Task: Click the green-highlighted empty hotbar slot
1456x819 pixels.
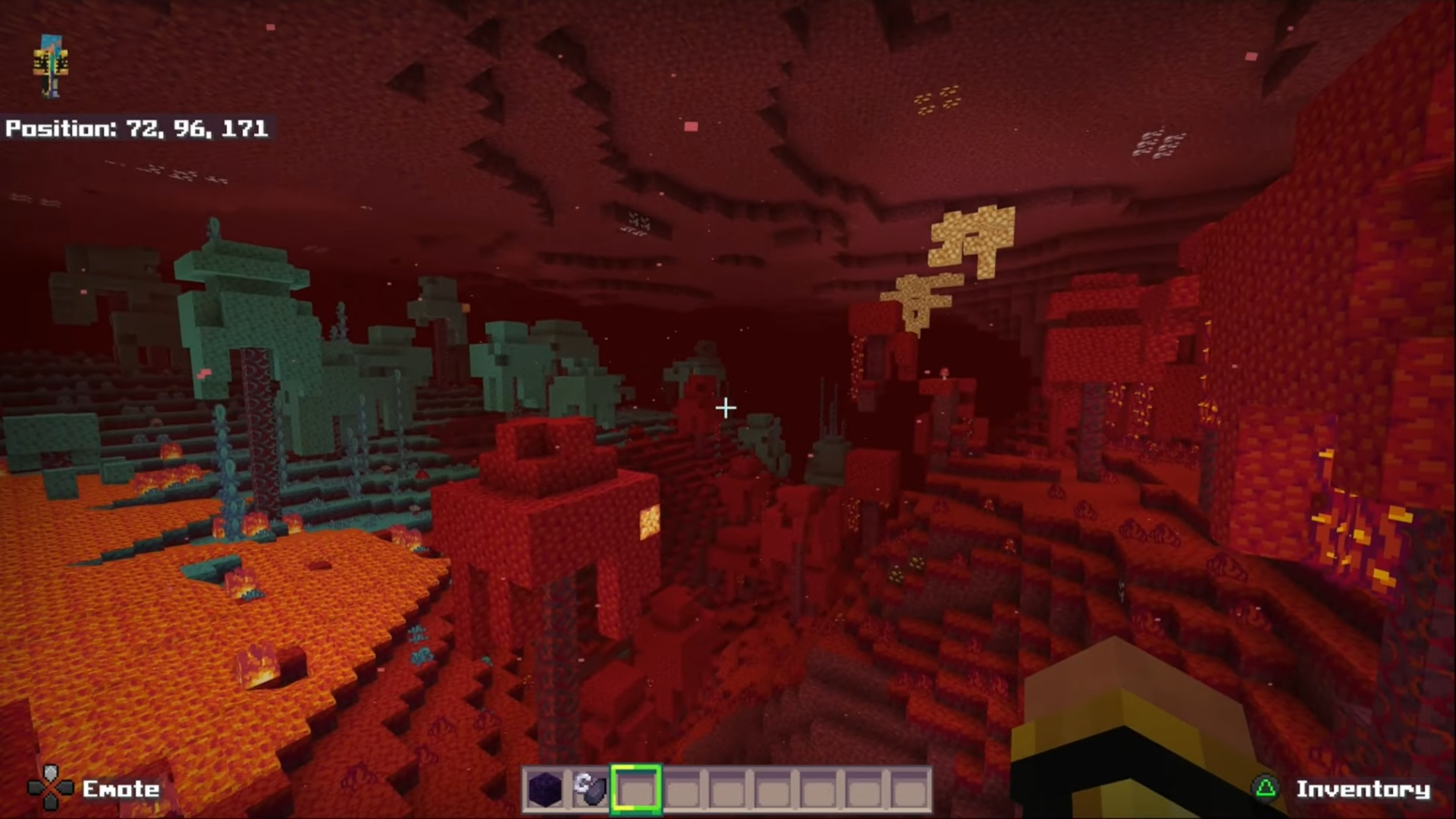Action: pos(636,789)
